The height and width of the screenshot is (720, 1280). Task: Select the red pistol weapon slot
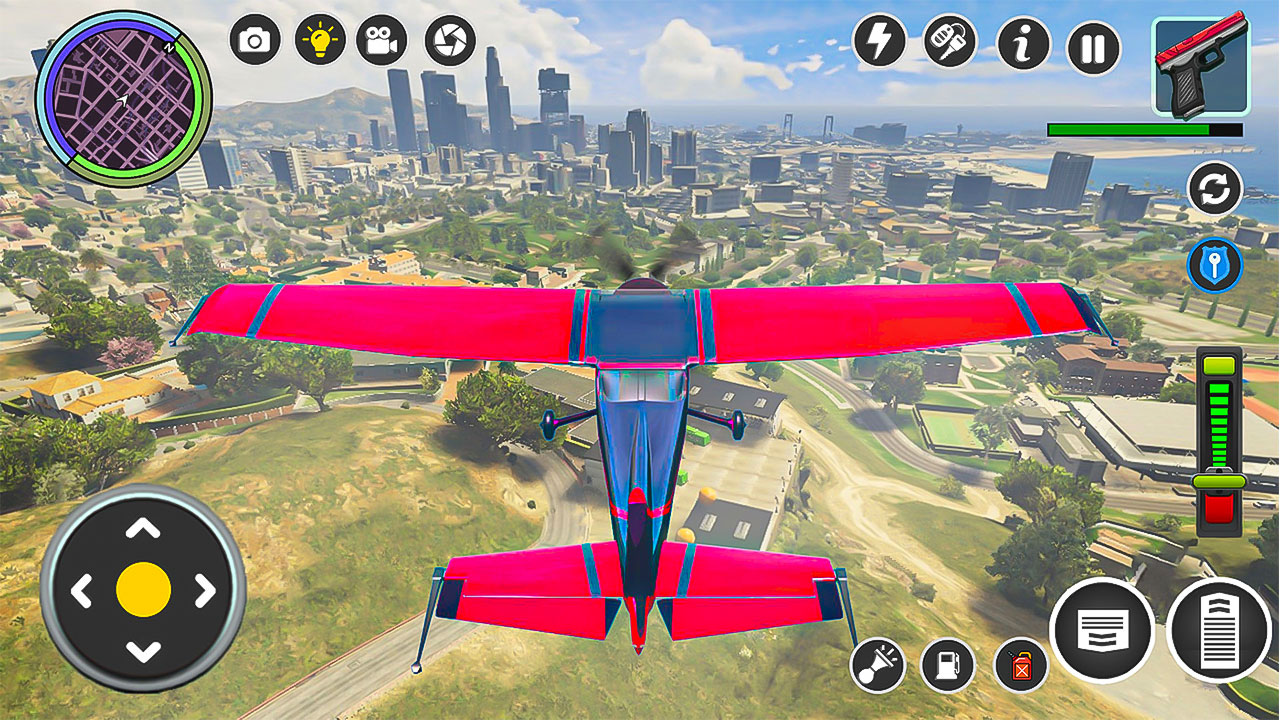pos(1200,66)
